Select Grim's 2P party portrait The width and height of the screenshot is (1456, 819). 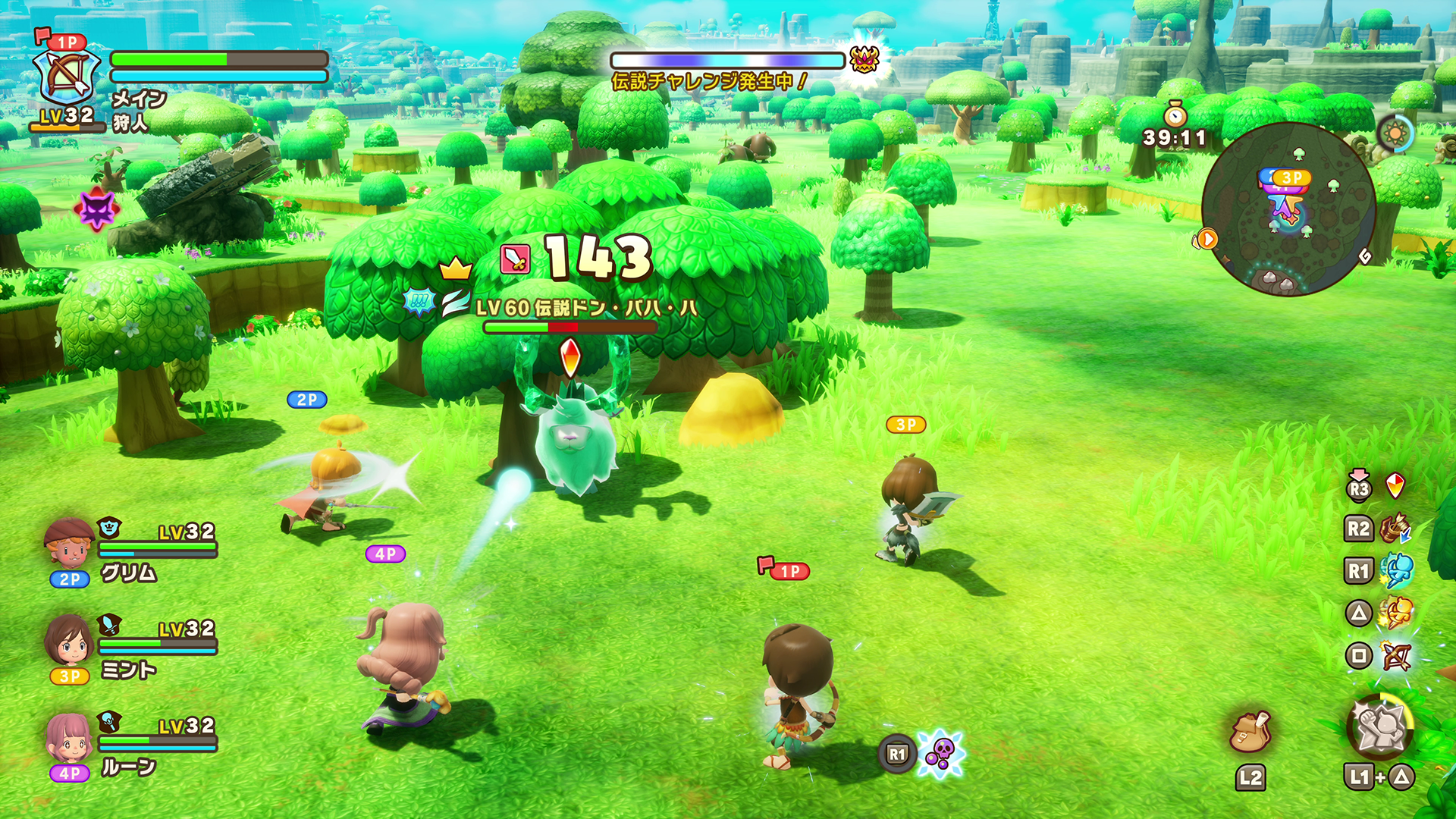pos(69,544)
